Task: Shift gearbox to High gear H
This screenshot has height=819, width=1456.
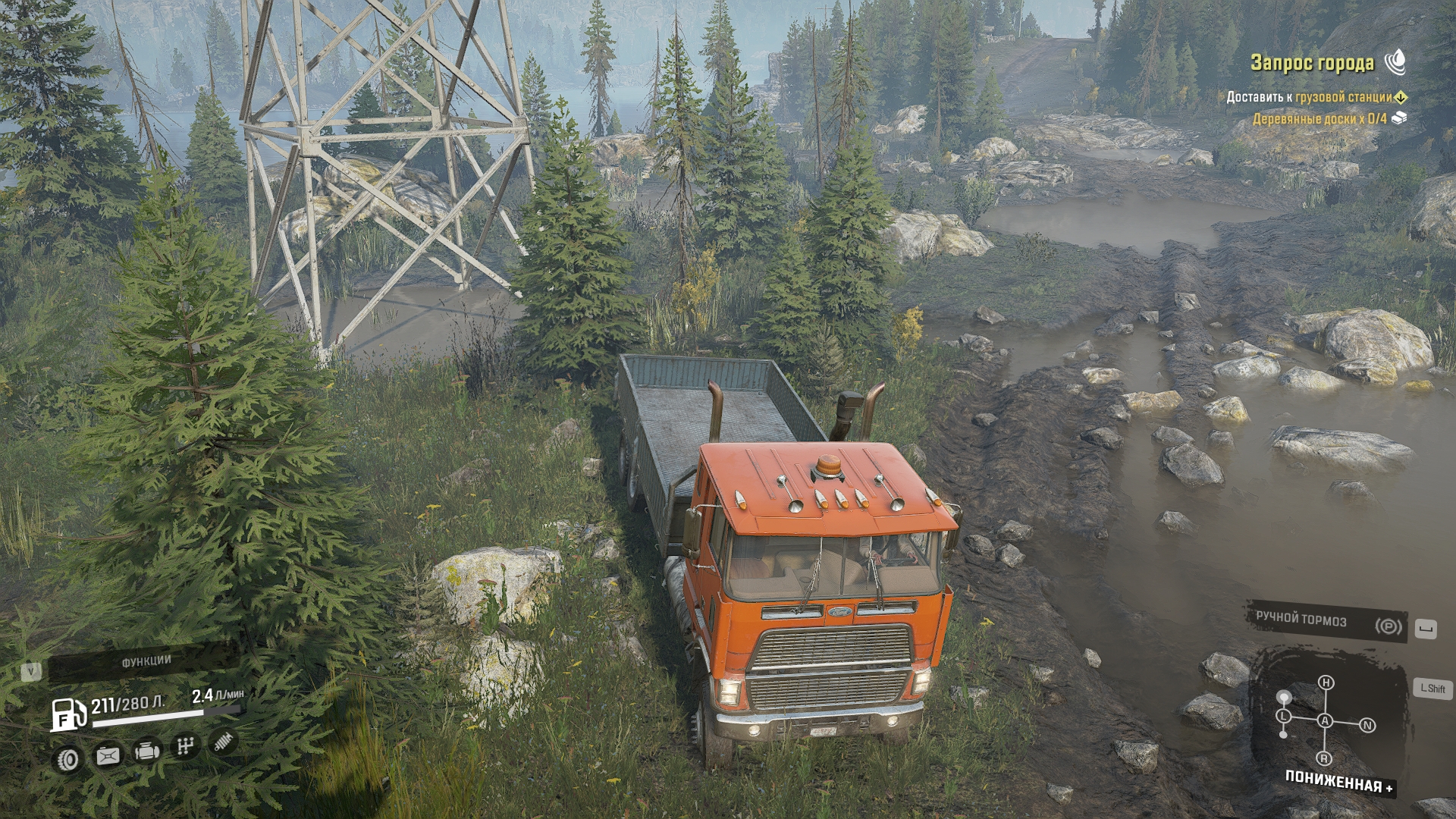Action: 1326,682
